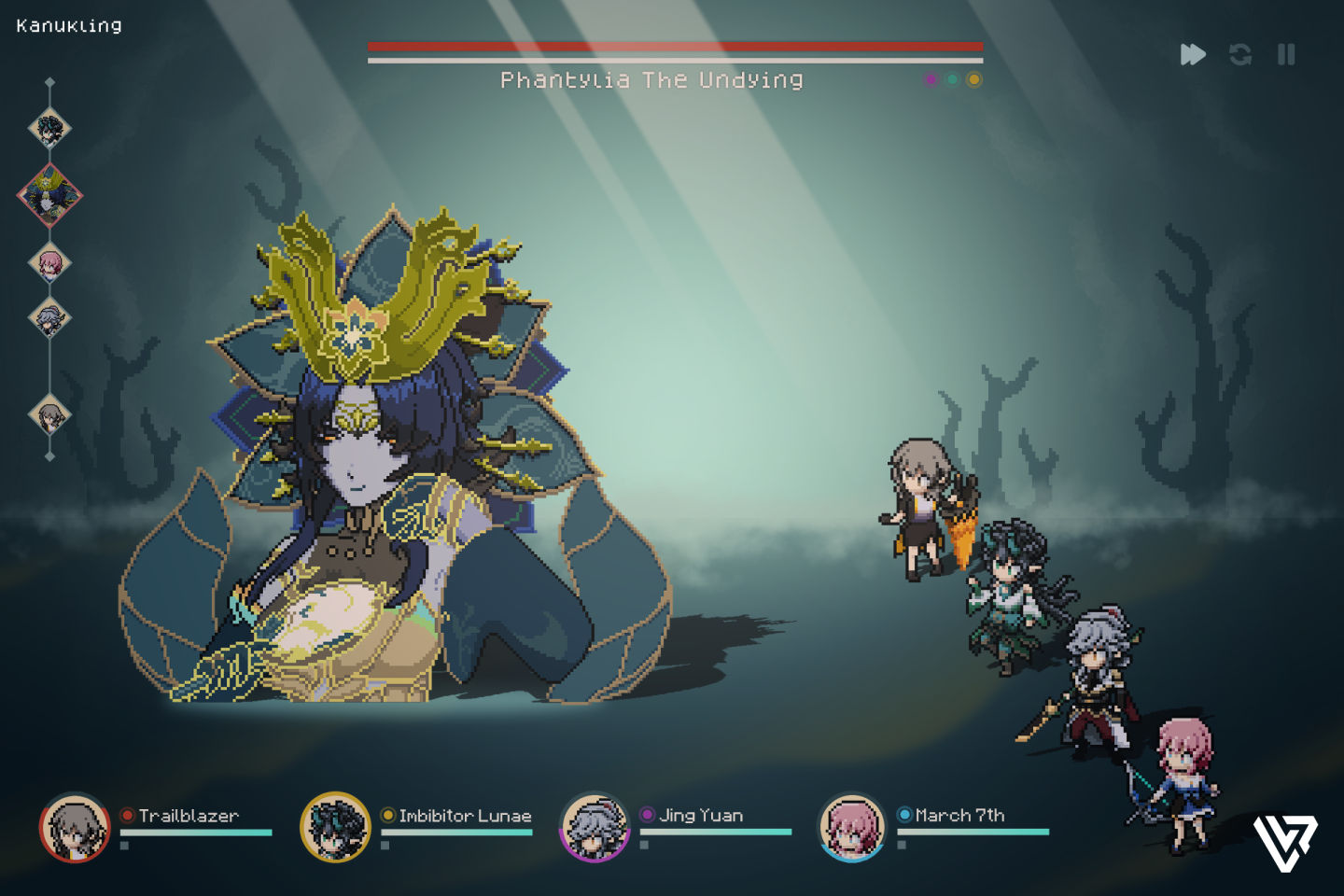Click the white angular logo watermark
Image resolution: width=1344 pixels, height=896 pixels.
coord(1284,842)
